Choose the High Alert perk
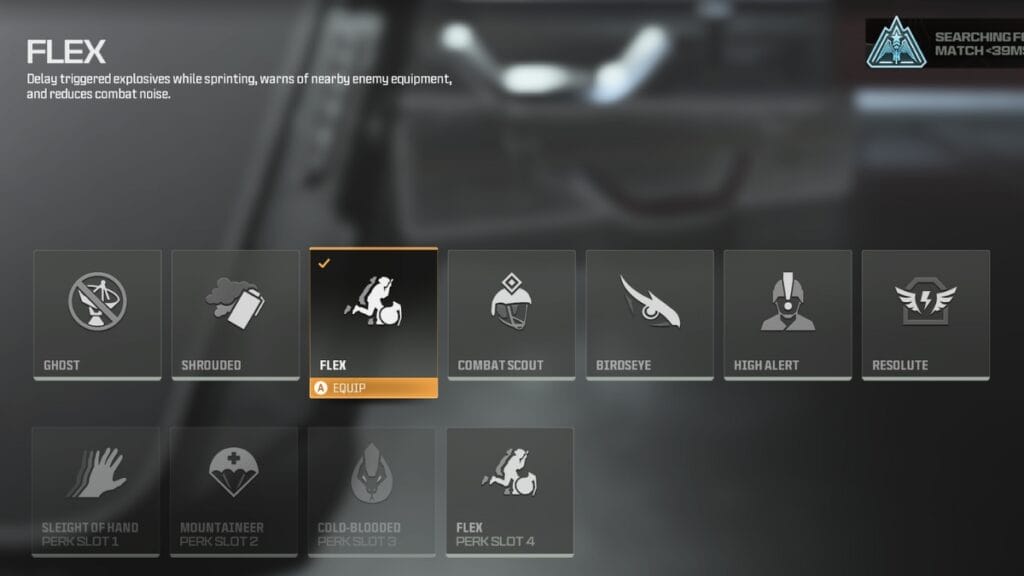This screenshot has height=576, width=1024. pyautogui.click(x=787, y=314)
